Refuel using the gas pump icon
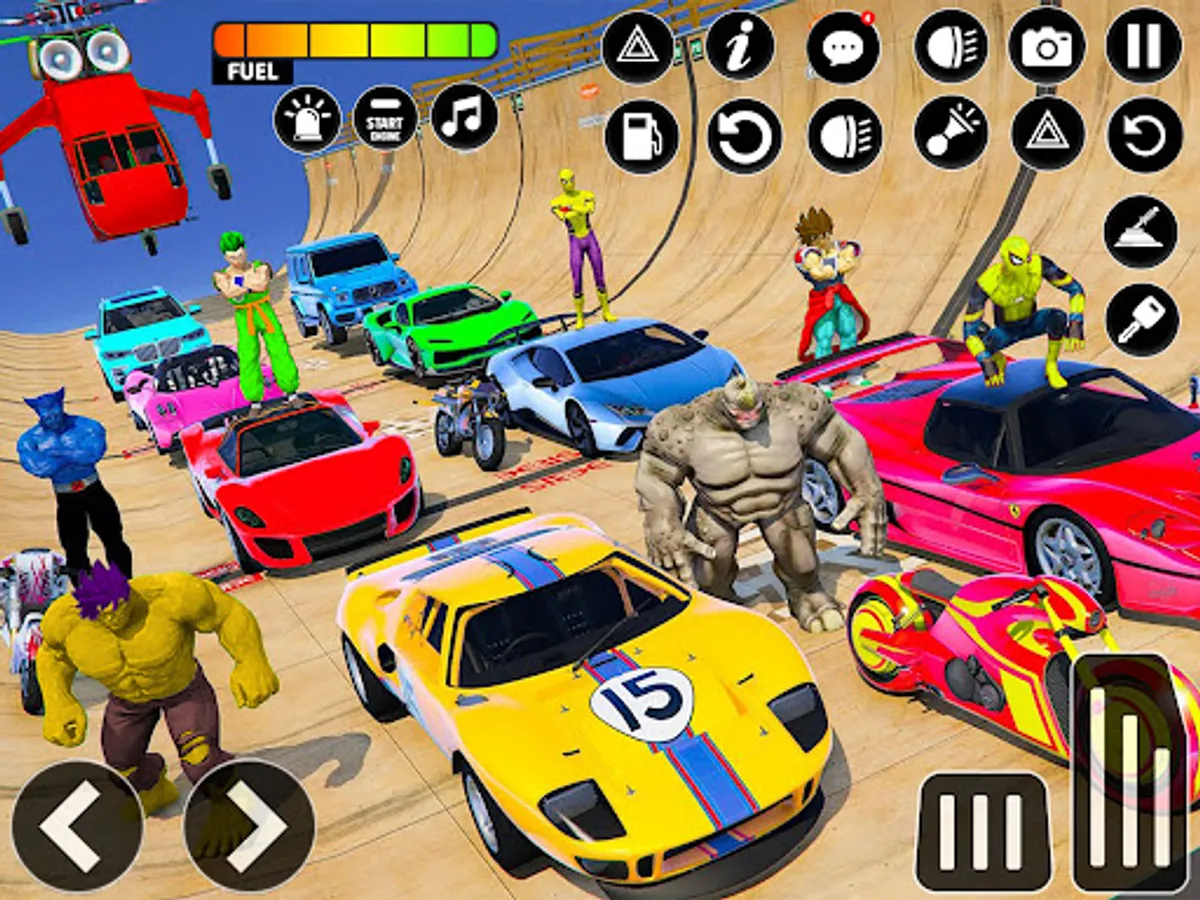Screen dimensions: 1200x900 [641, 136]
